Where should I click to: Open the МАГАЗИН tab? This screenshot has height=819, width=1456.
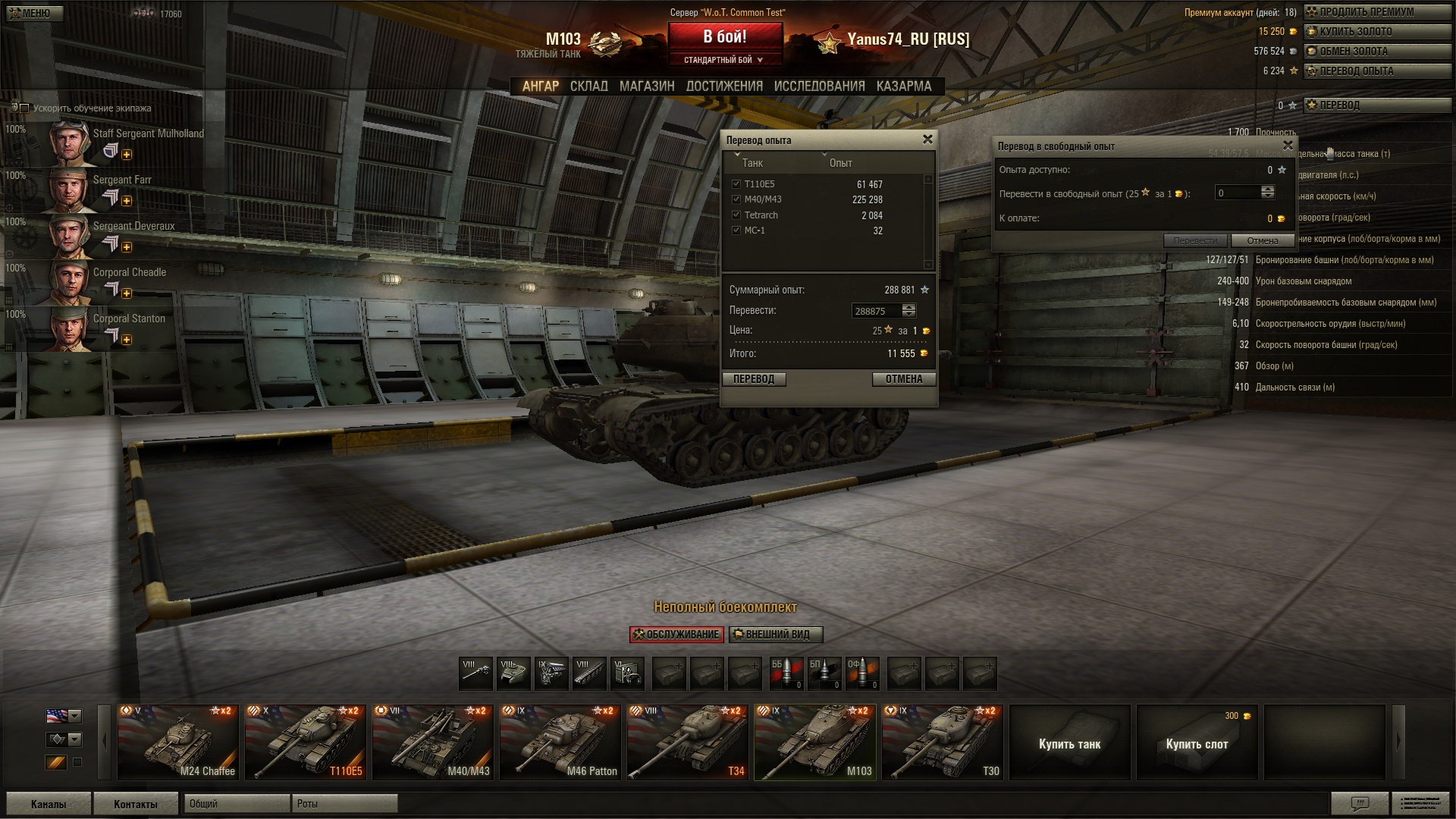pos(646,86)
